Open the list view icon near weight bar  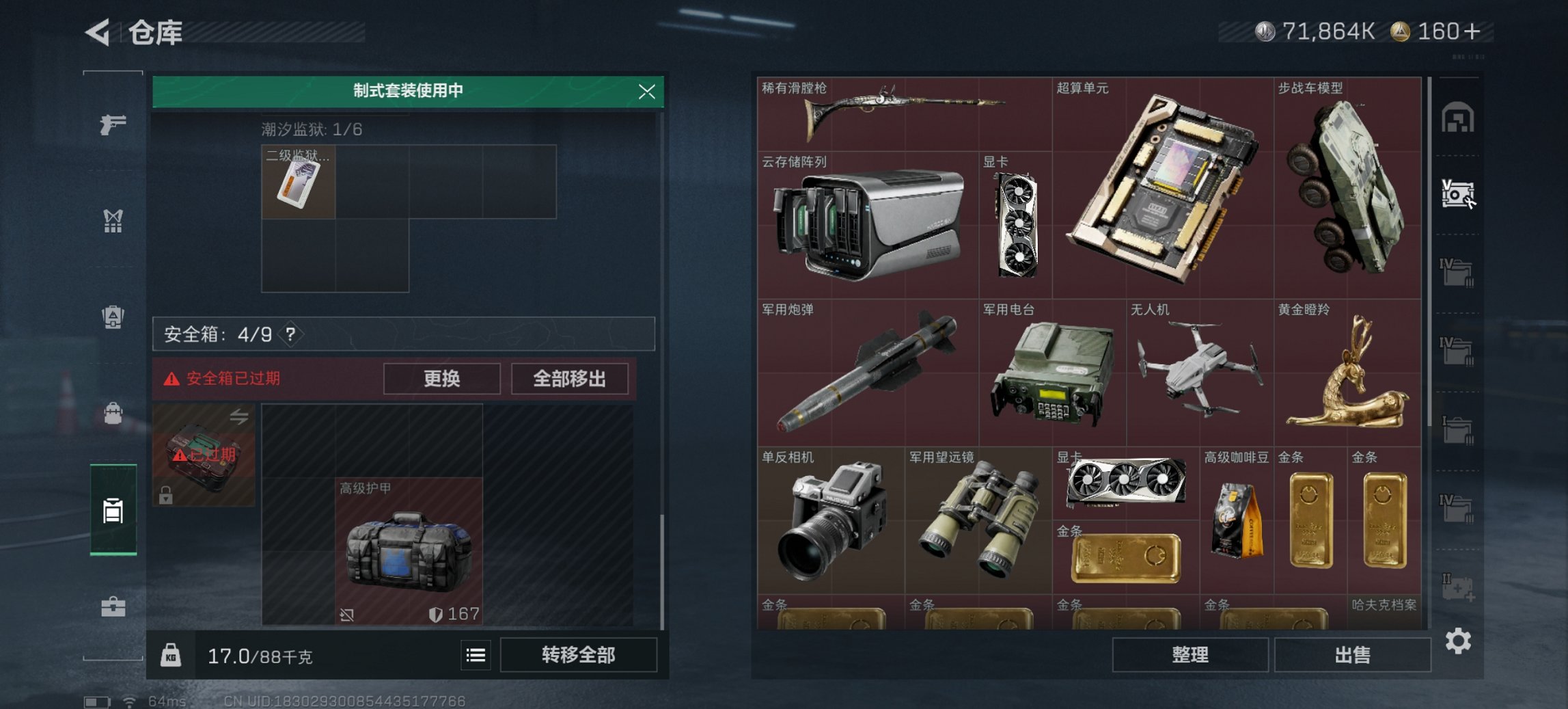(476, 655)
